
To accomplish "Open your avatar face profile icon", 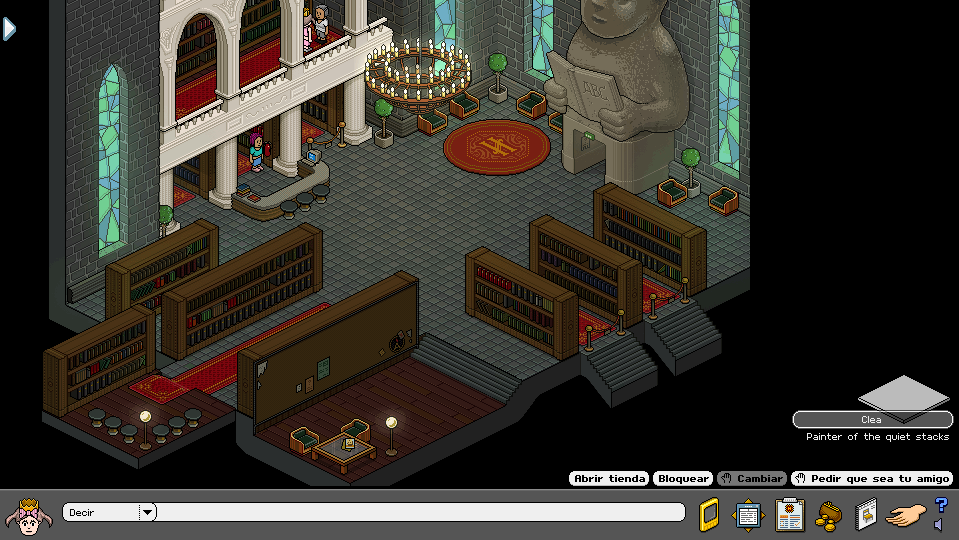I will click(x=29, y=515).
